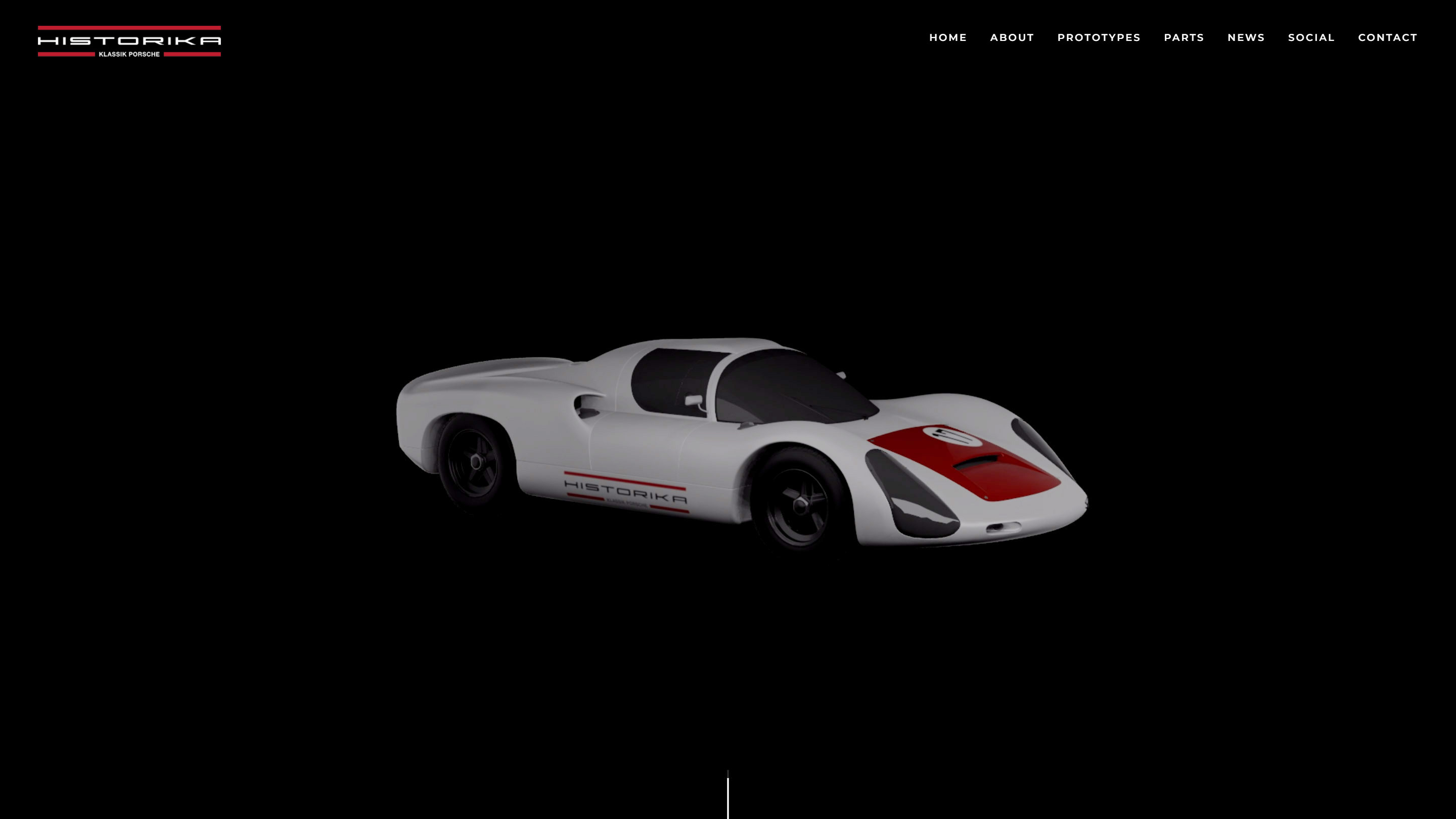The height and width of the screenshot is (819, 1456).
Task: Open the About section
Action: (1011, 38)
